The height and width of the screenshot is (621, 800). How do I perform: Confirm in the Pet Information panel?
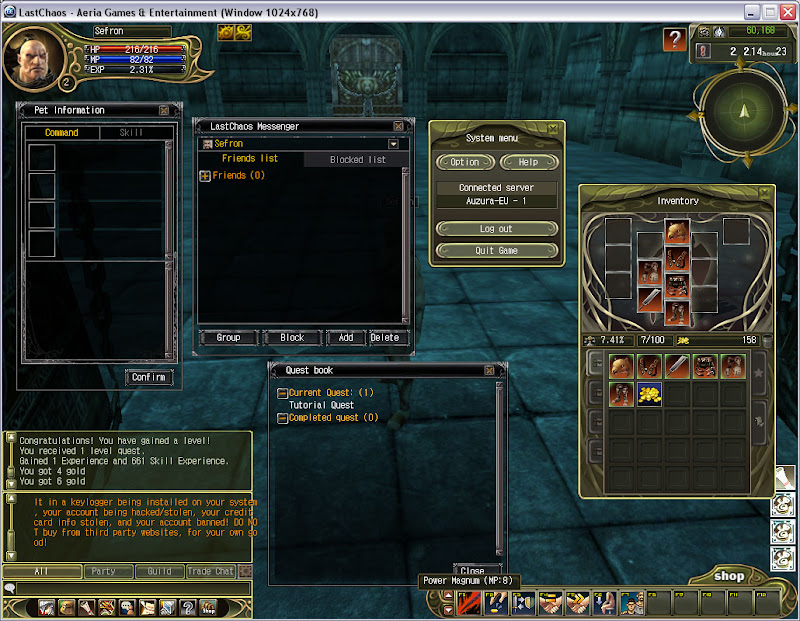coord(149,377)
